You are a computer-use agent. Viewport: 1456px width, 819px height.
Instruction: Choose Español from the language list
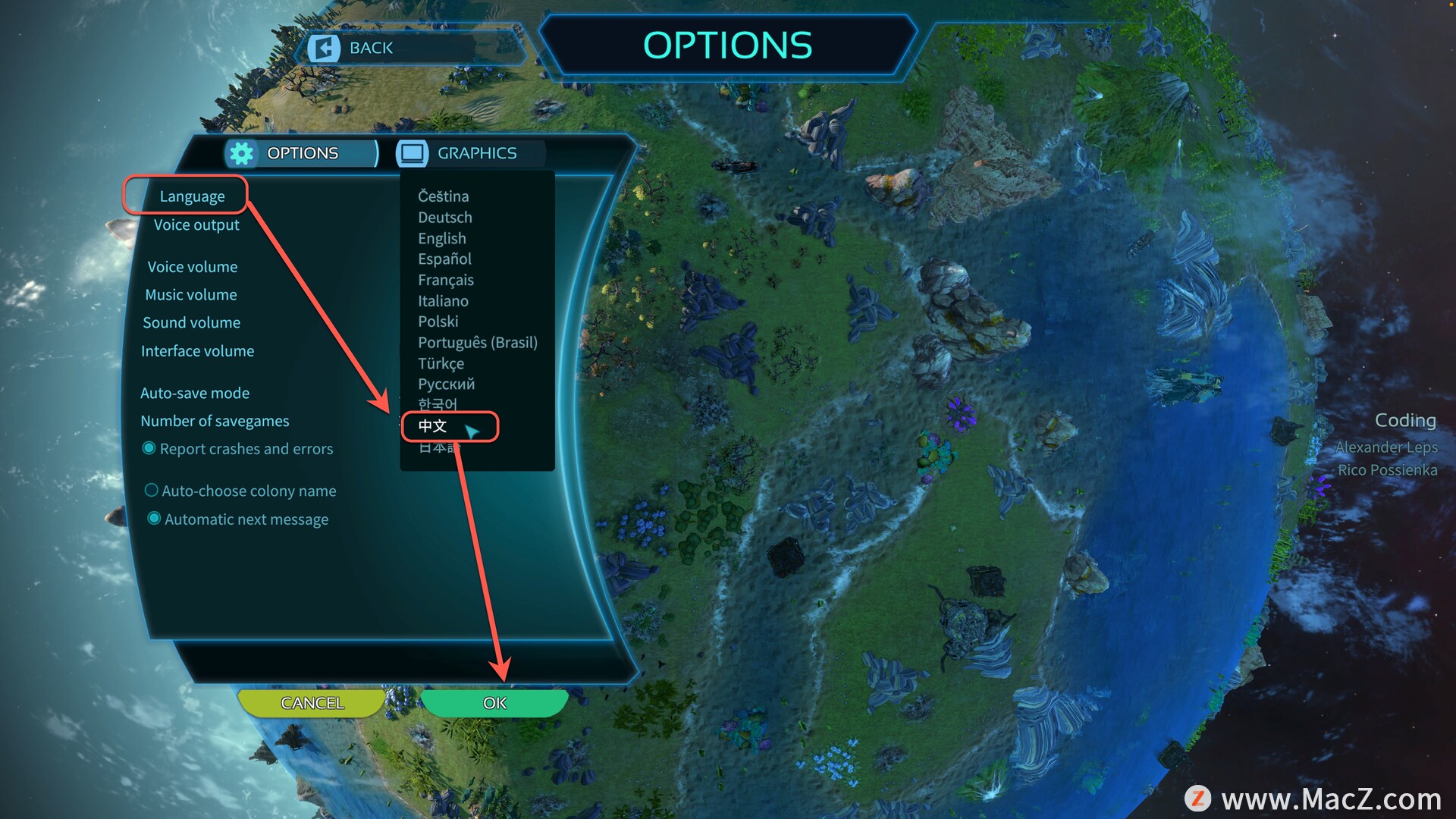pos(444,259)
